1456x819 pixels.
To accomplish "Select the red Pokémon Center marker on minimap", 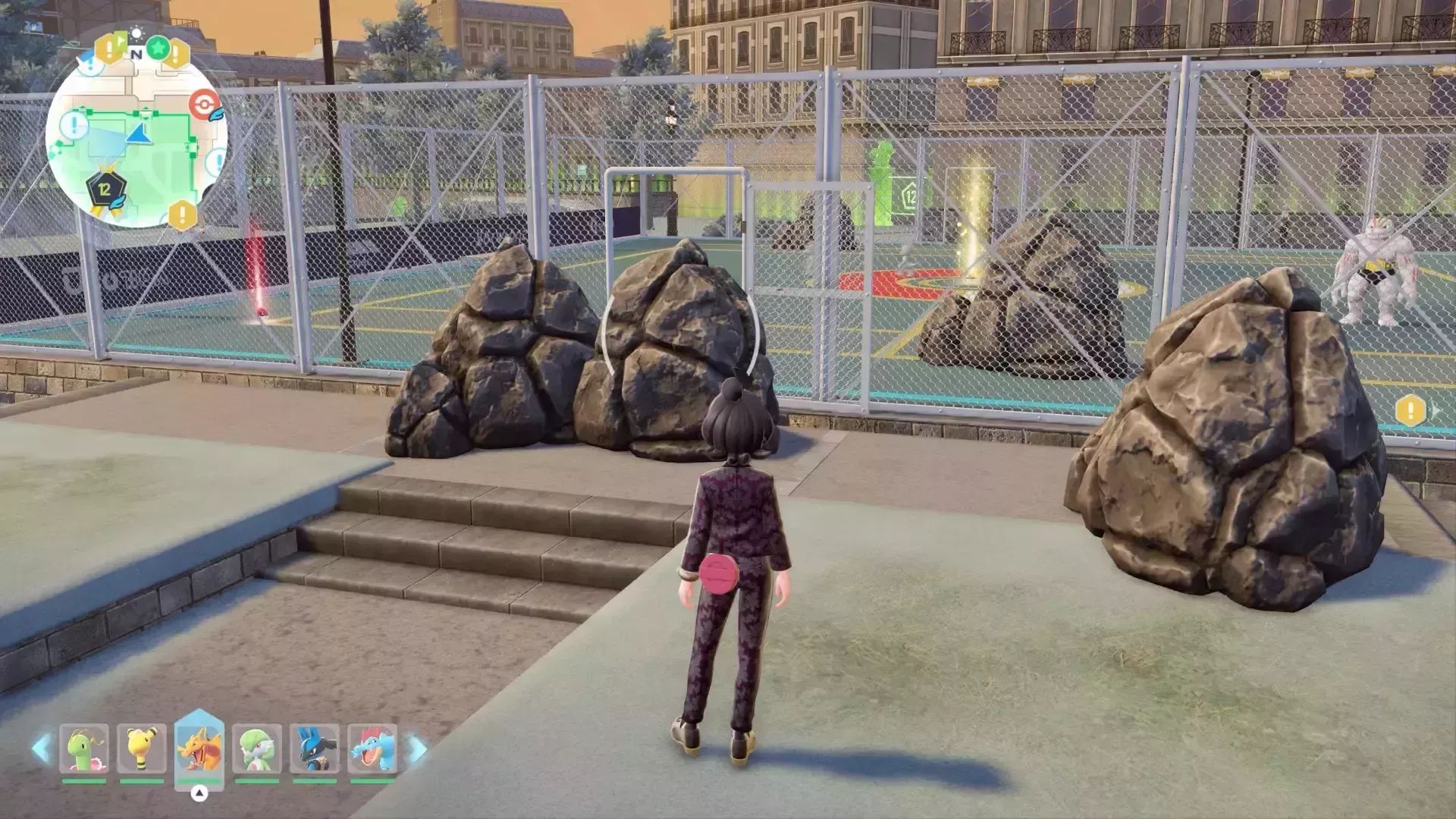I will pyautogui.click(x=203, y=105).
